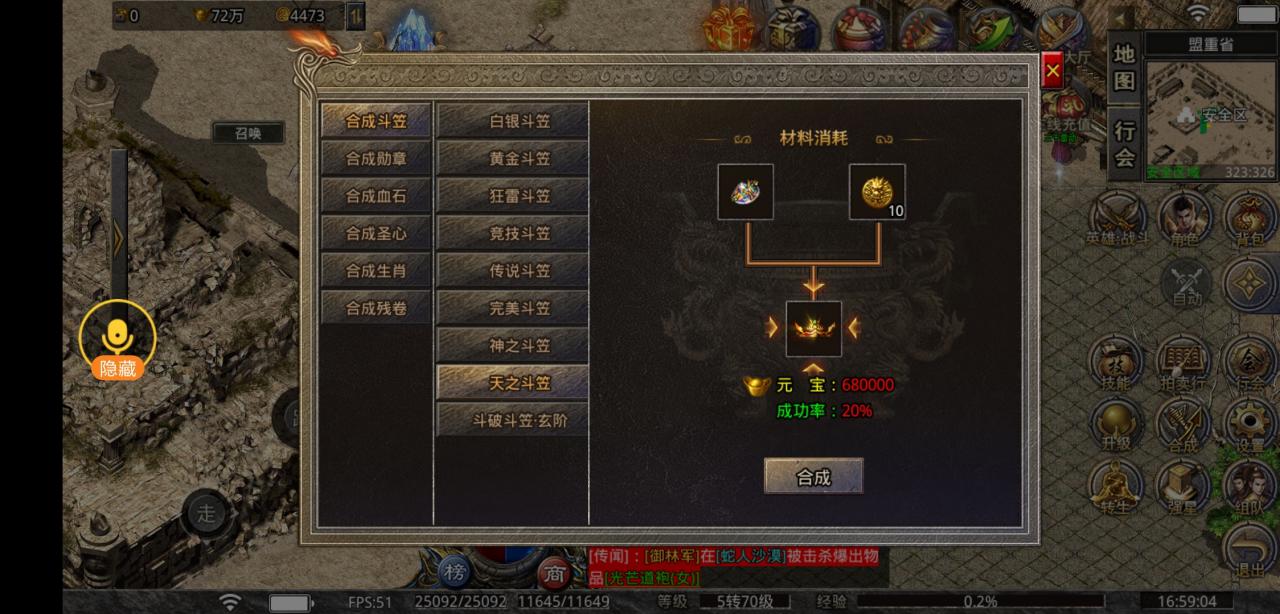The width and height of the screenshot is (1280, 614).
Task: Select the resulting hat output slot
Action: pos(813,329)
